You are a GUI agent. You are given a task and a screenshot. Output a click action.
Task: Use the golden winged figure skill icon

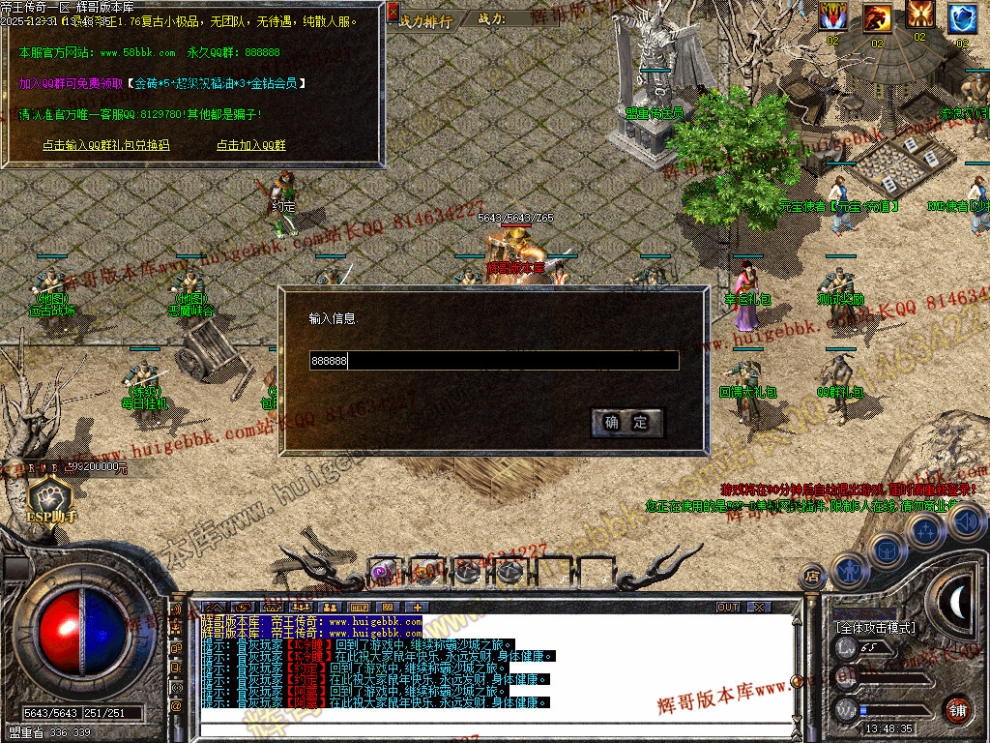920,16
